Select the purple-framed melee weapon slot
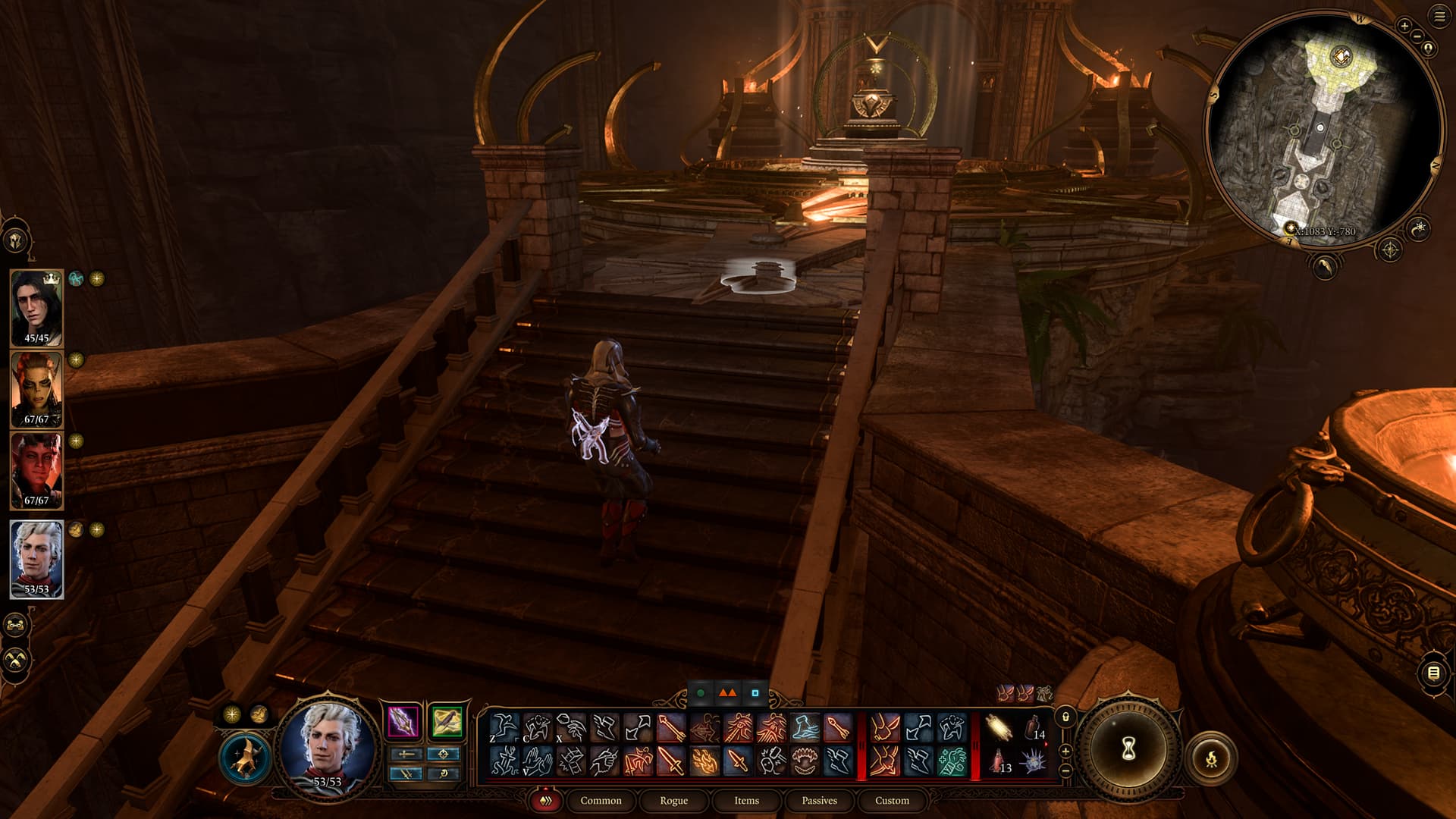 [403, 721]
